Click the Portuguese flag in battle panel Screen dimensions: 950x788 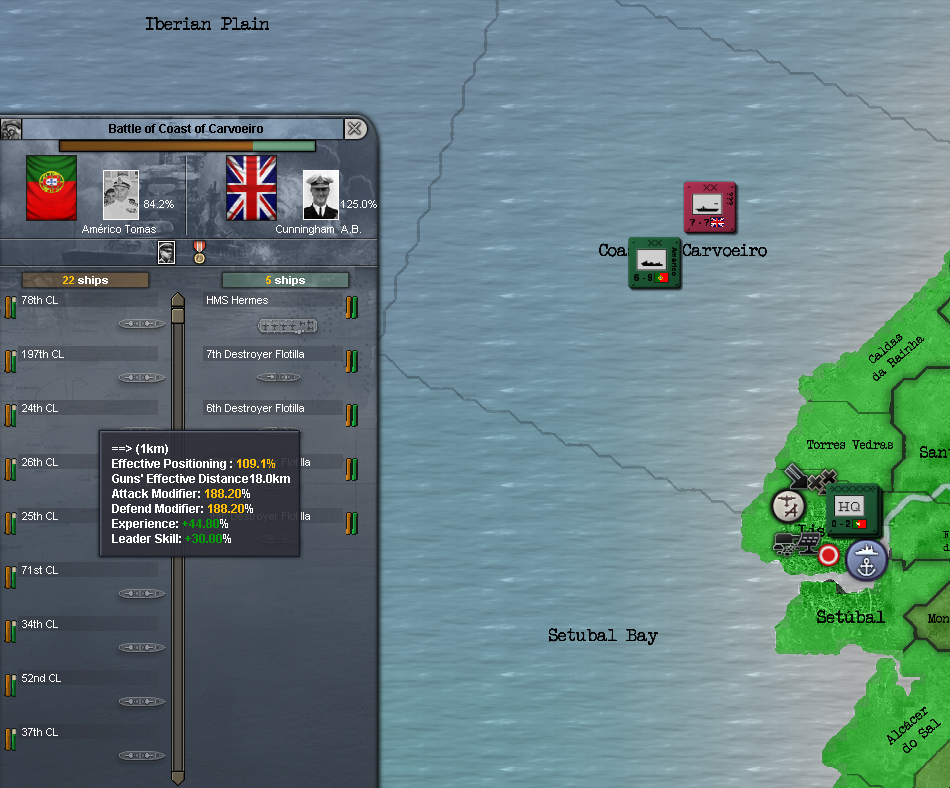tap(51, 188)
